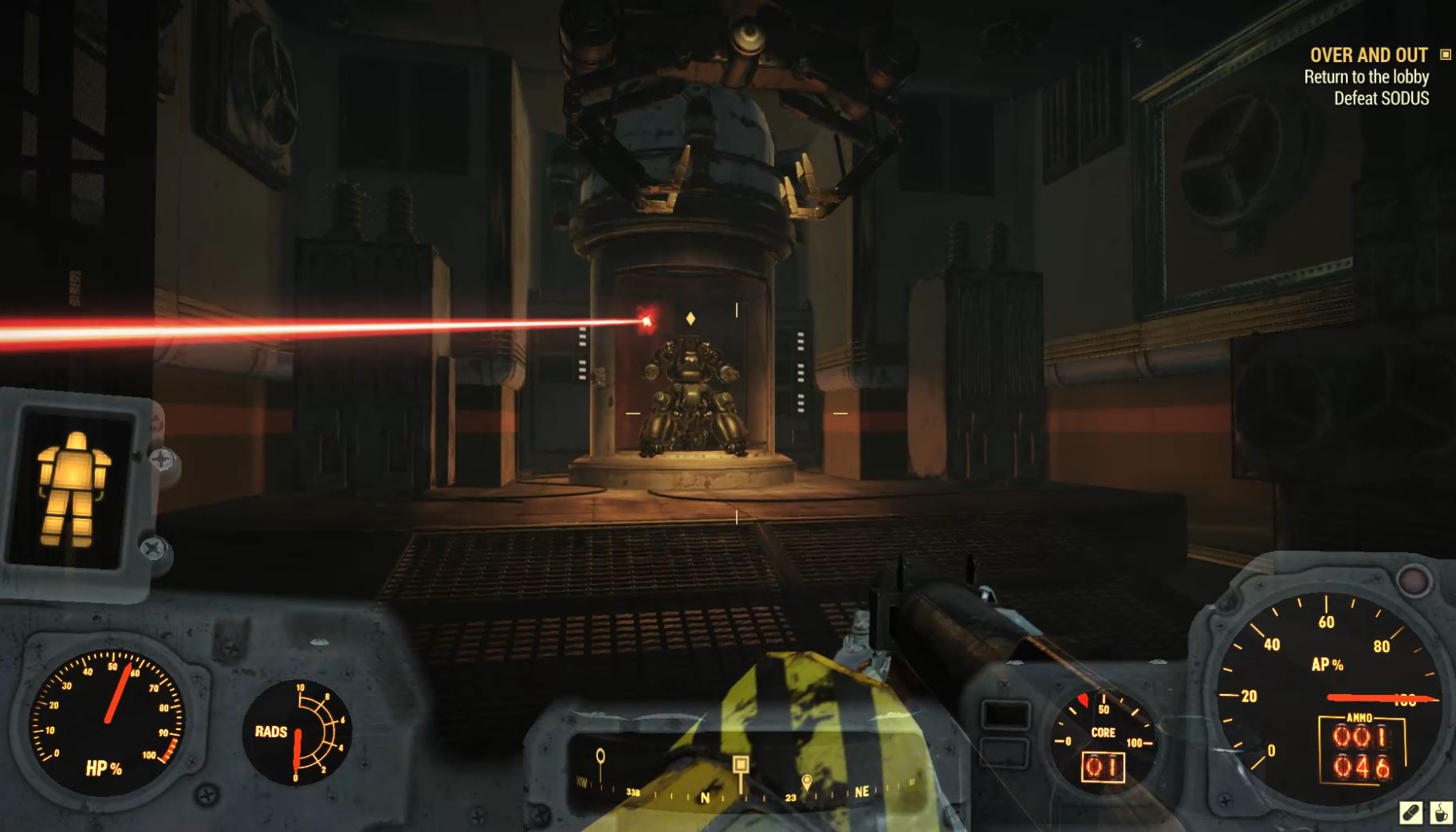Click the square quest marker on compass
1456x832 pixels.
click(741, 765)
